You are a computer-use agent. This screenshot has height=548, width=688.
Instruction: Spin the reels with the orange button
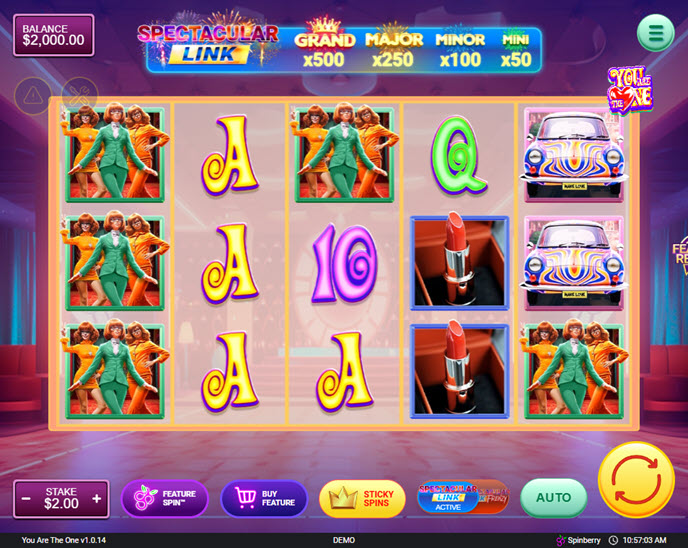(x=636, y=479)
